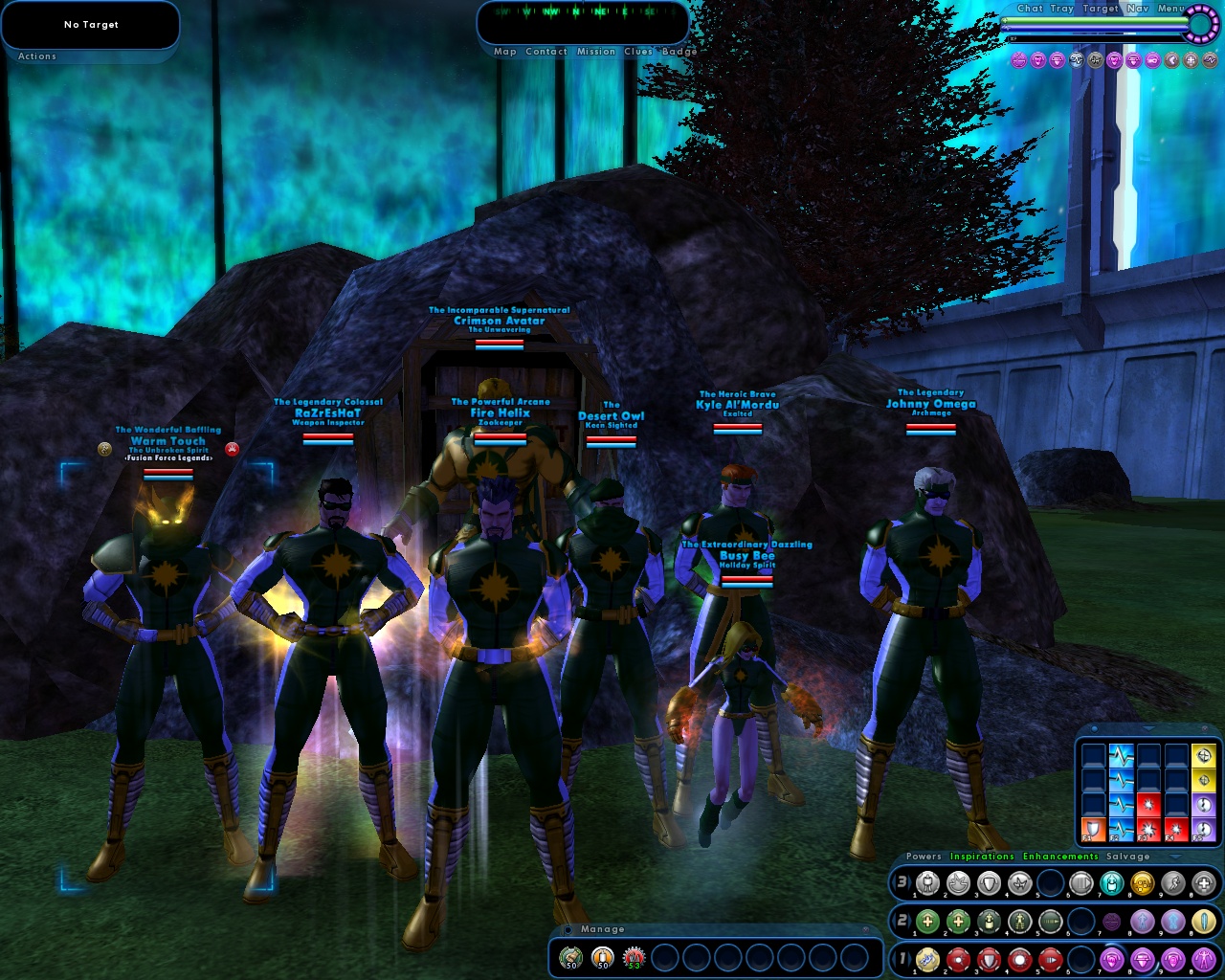Open the Menu from the top-right bar
Viewport: 1225px width, 980px height.
[x=1169, y=8]
